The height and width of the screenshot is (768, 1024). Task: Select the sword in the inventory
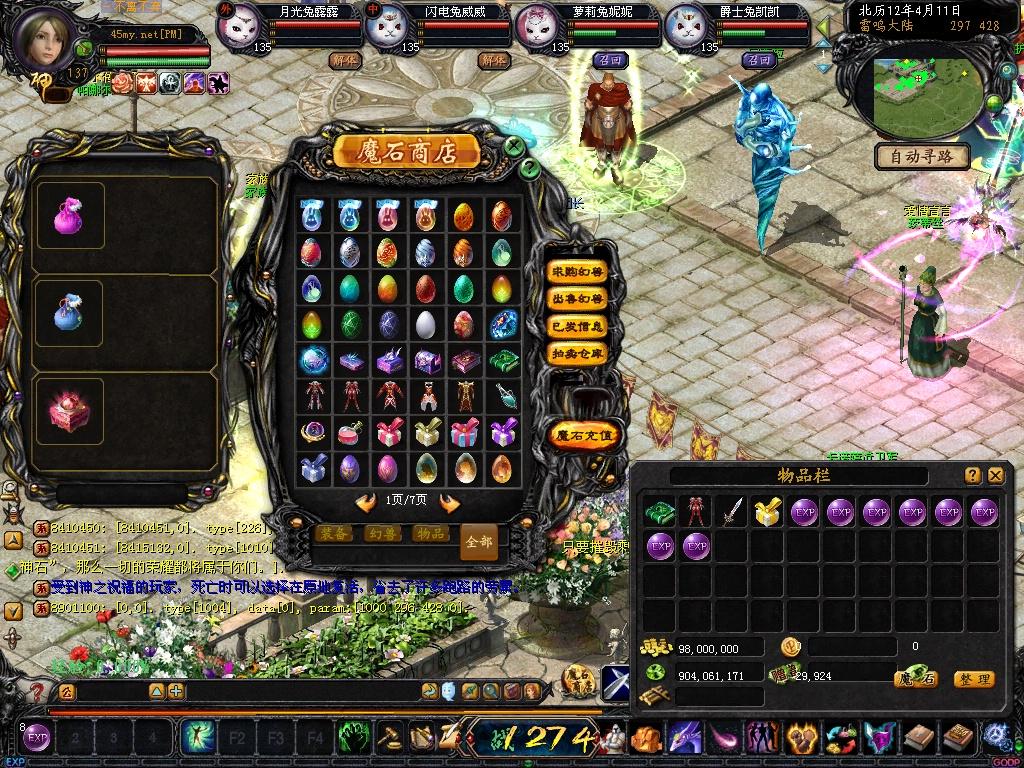tap(733, 512)
